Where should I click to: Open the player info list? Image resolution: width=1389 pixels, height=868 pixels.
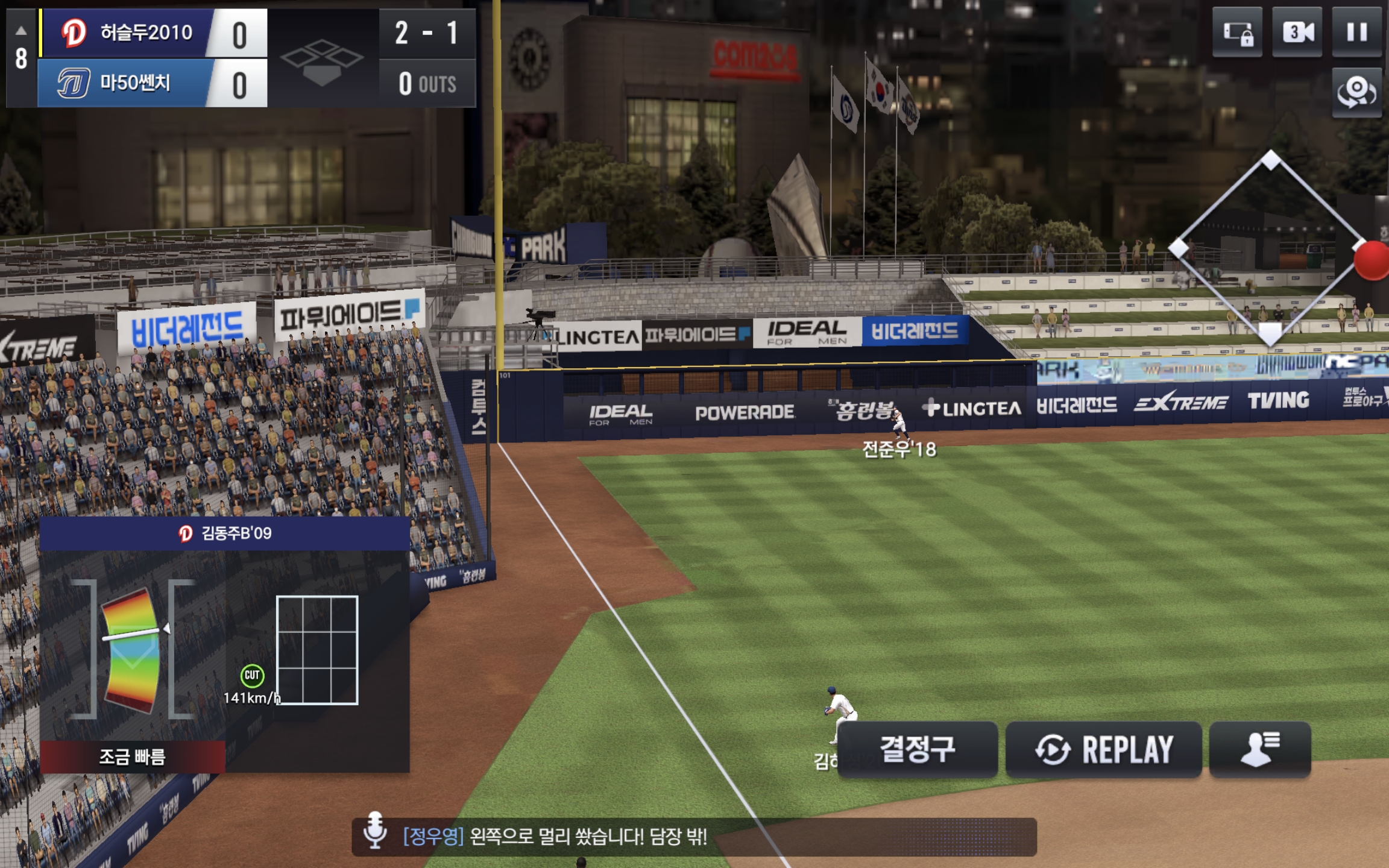click(1259, 749)
